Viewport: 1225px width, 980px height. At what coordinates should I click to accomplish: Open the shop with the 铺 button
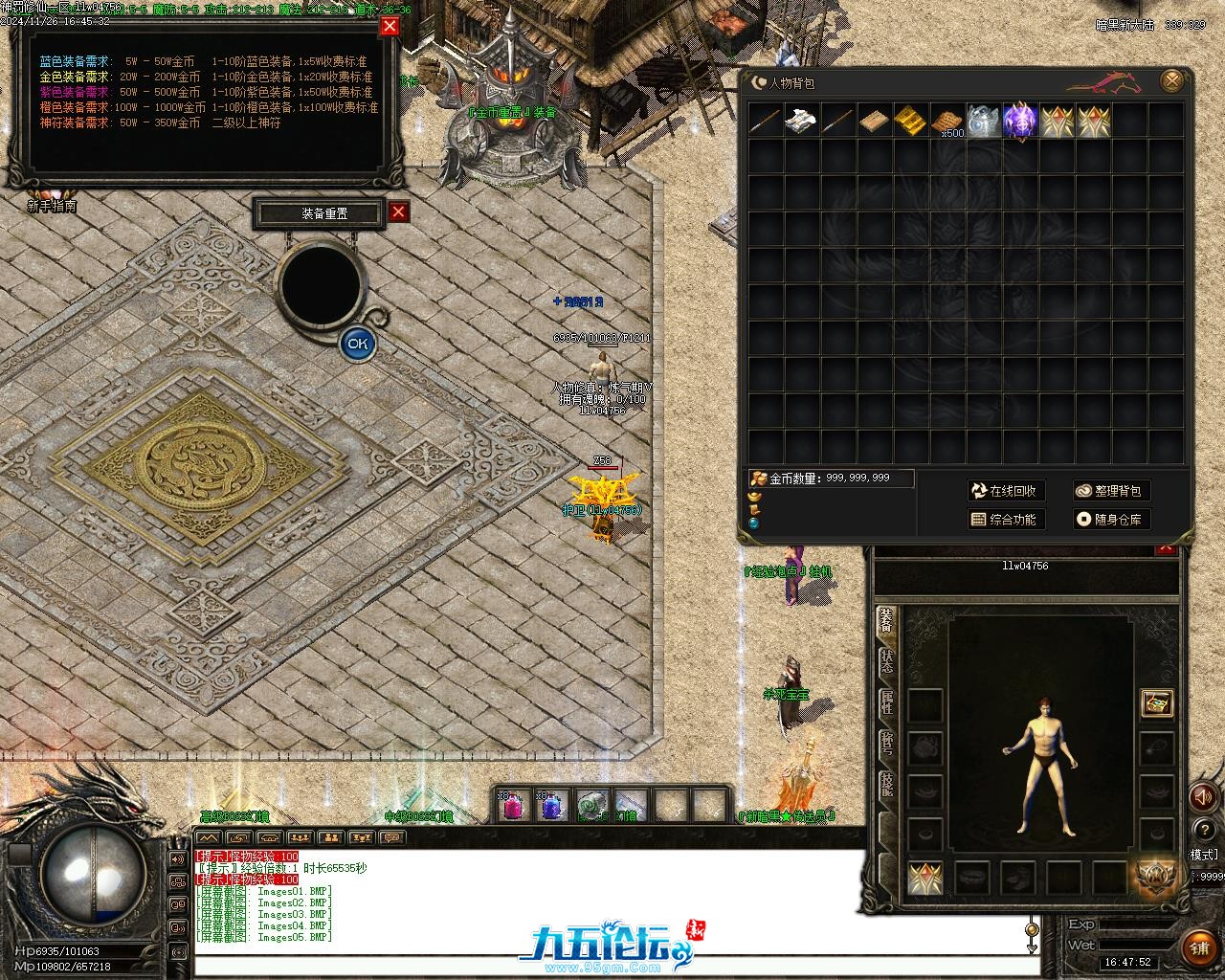click(x=1199, y=947)
